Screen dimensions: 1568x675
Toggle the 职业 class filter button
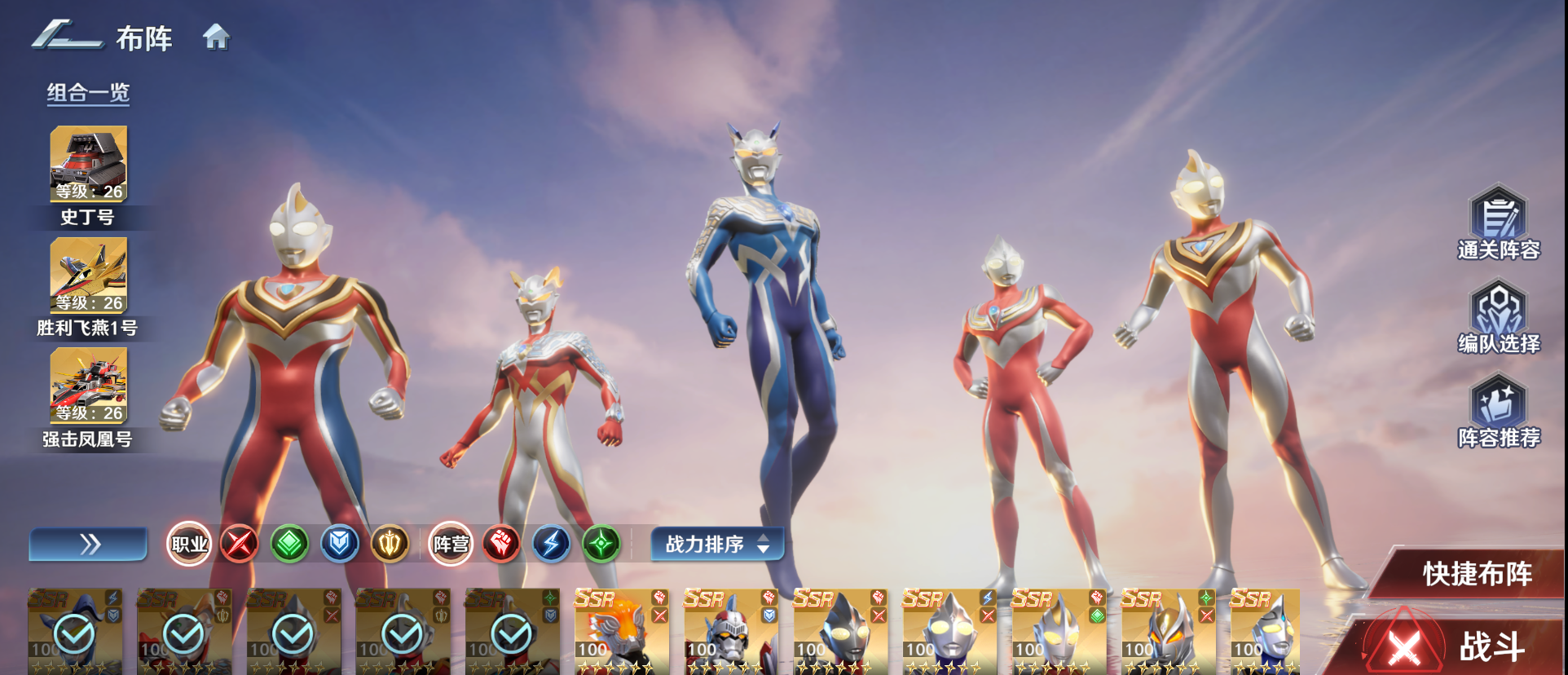(x=189, y=544)
